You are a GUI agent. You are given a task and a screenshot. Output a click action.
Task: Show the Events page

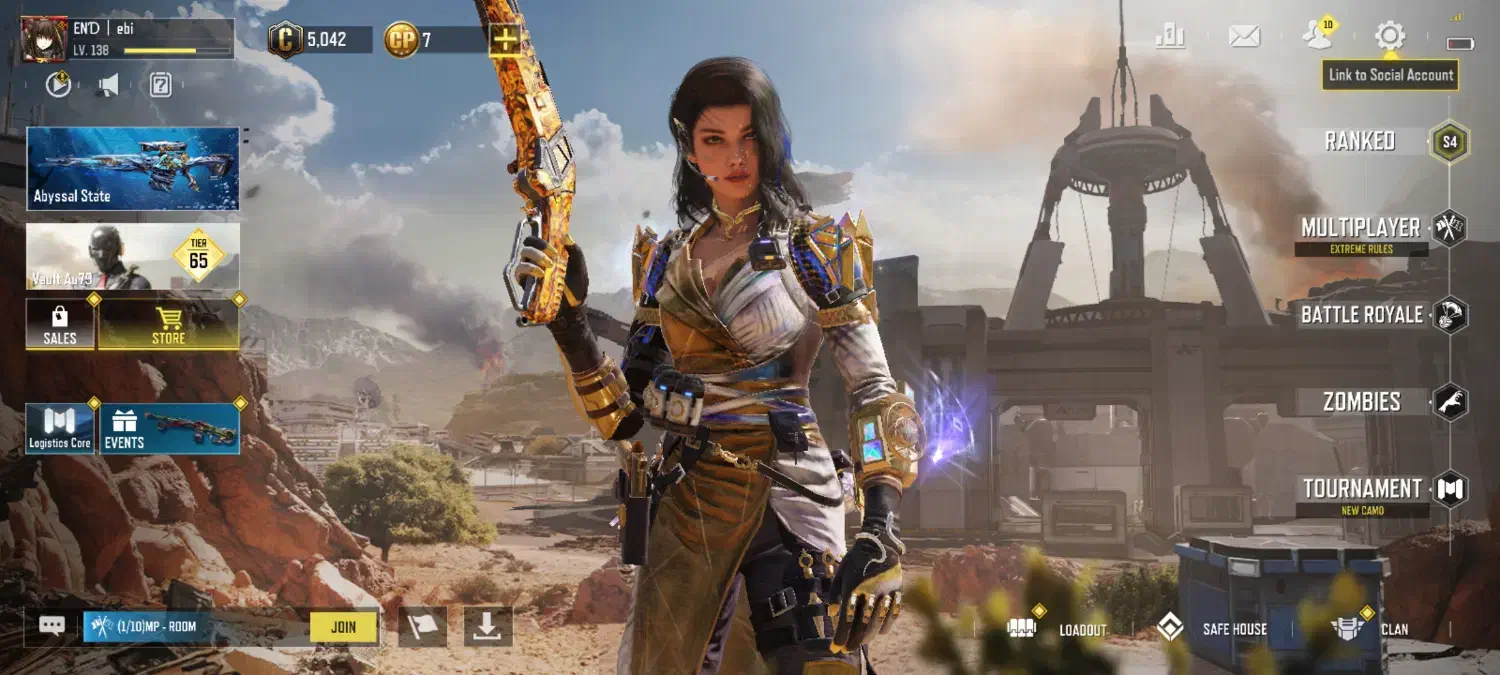tap(170, 429)
